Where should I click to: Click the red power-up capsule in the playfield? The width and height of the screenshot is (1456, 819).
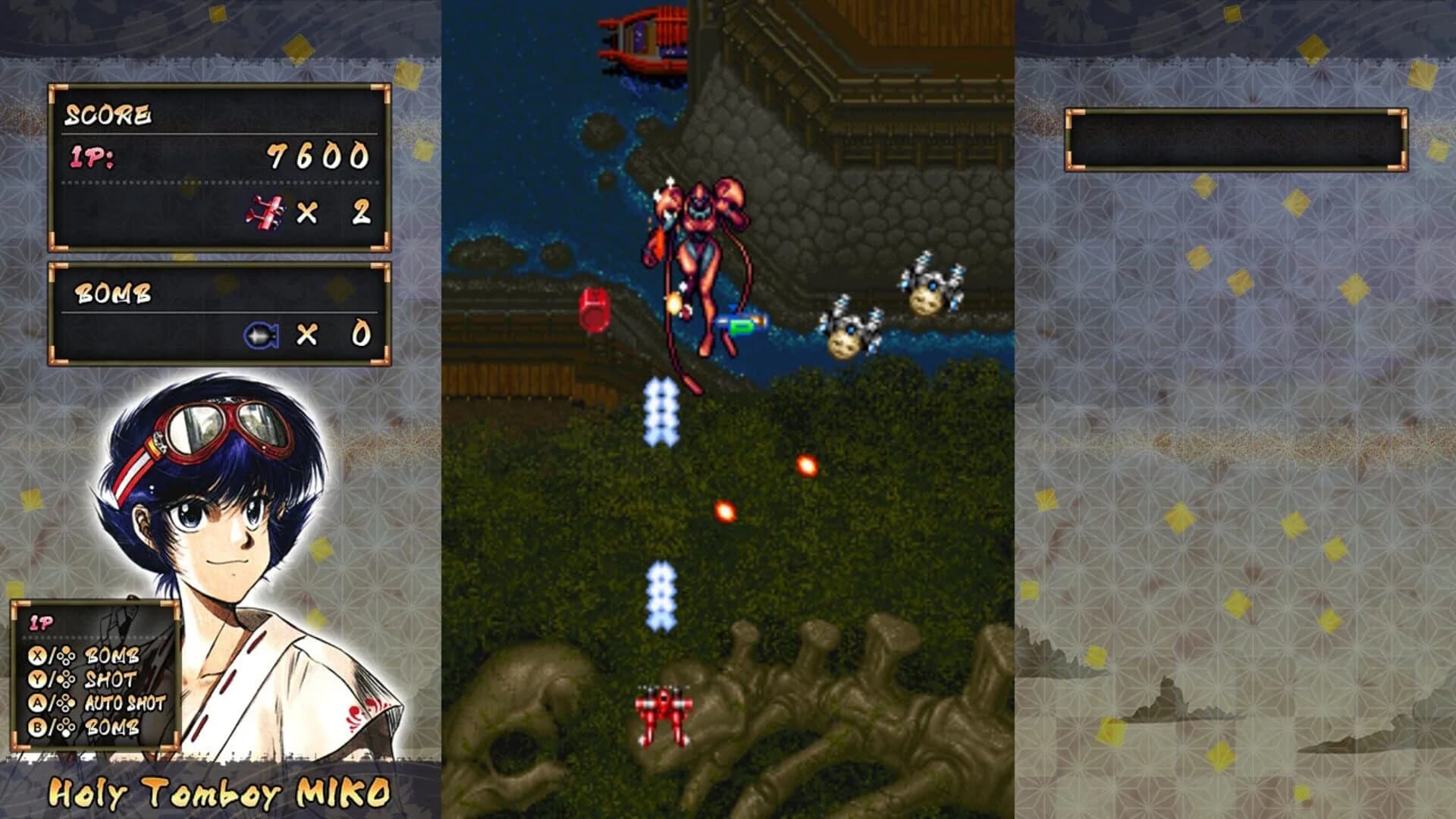(594, 309)
